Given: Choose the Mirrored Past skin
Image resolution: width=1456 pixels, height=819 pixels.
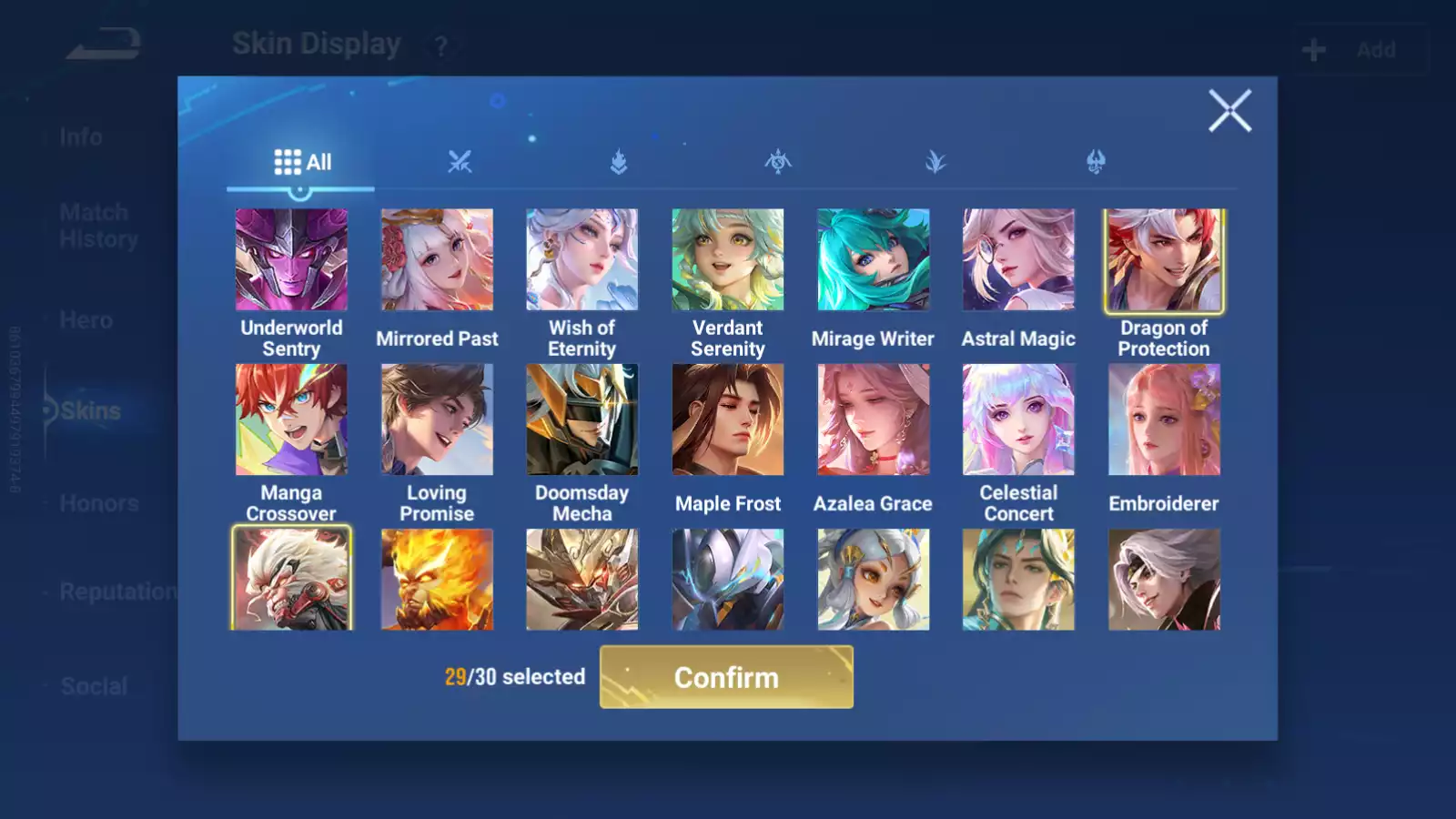Looking at the screenshot, I should [437, 260].
